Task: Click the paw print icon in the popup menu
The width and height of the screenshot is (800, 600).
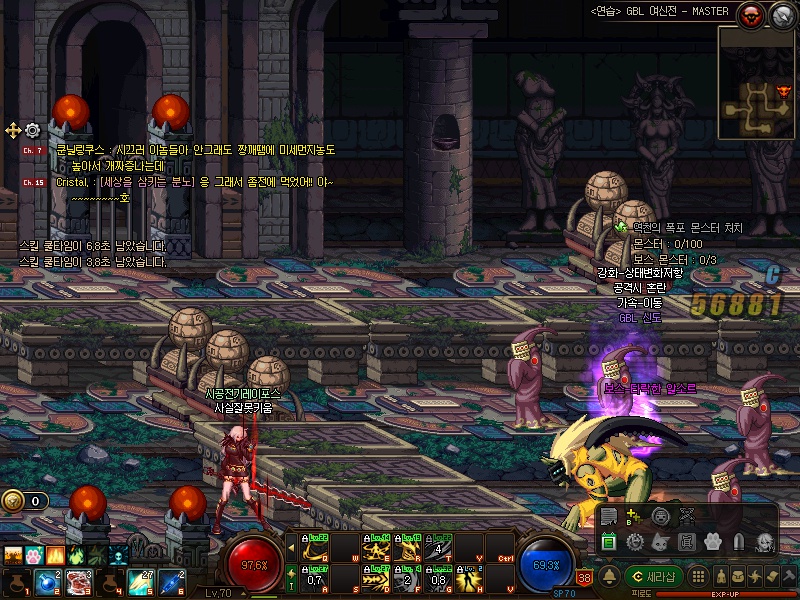Action: tap(712, 542)
